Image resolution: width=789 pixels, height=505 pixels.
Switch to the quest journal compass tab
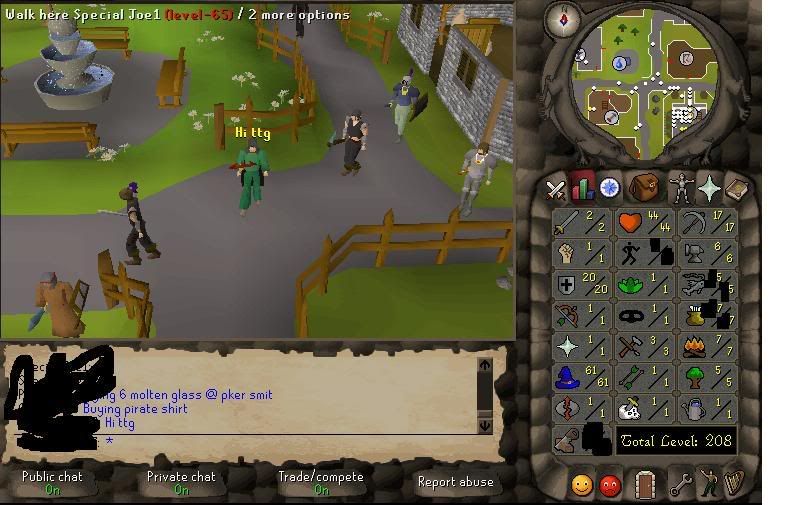click(x=608, y=188)
